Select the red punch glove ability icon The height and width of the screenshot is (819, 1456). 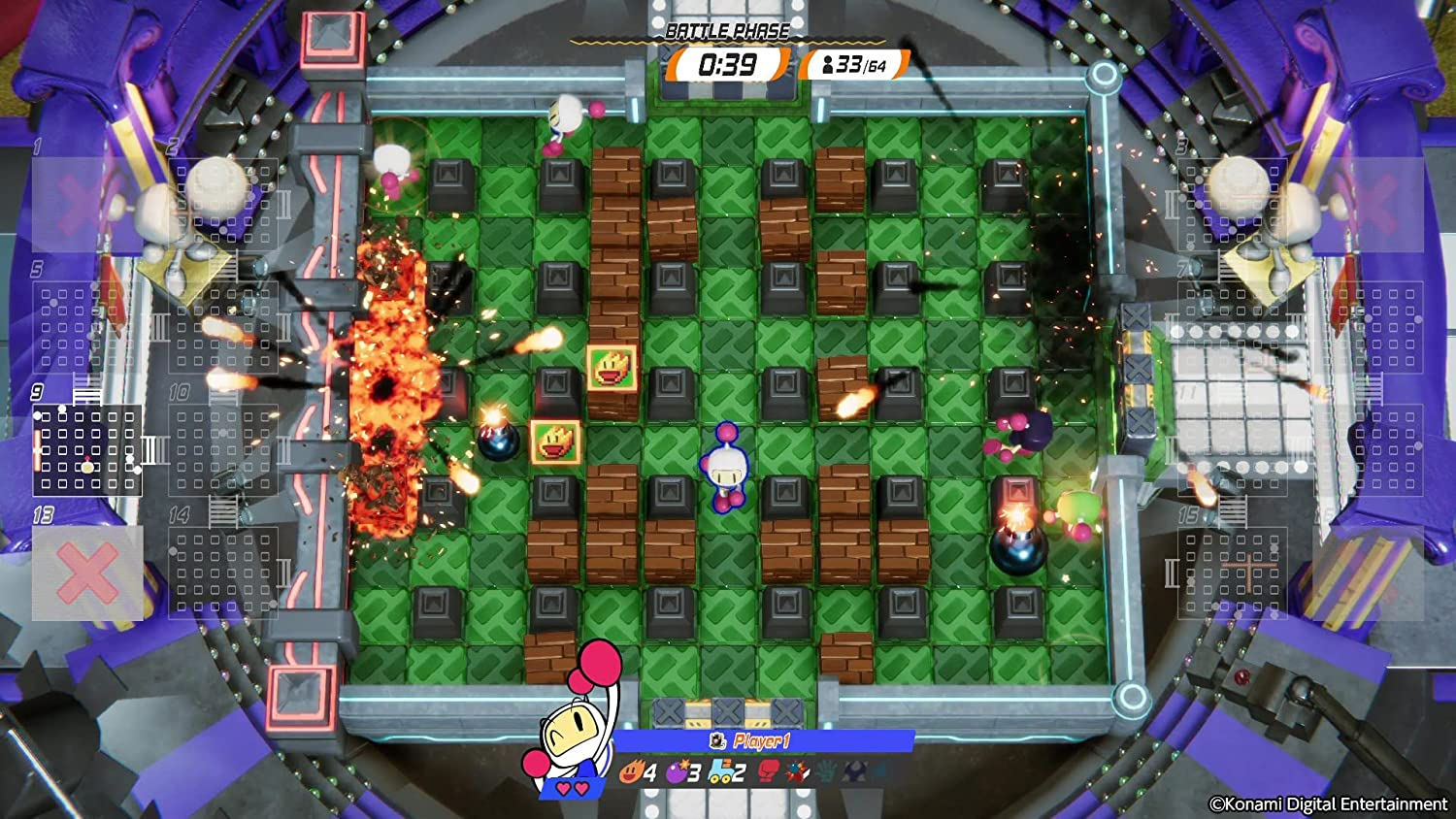click(x=769, y=771)
